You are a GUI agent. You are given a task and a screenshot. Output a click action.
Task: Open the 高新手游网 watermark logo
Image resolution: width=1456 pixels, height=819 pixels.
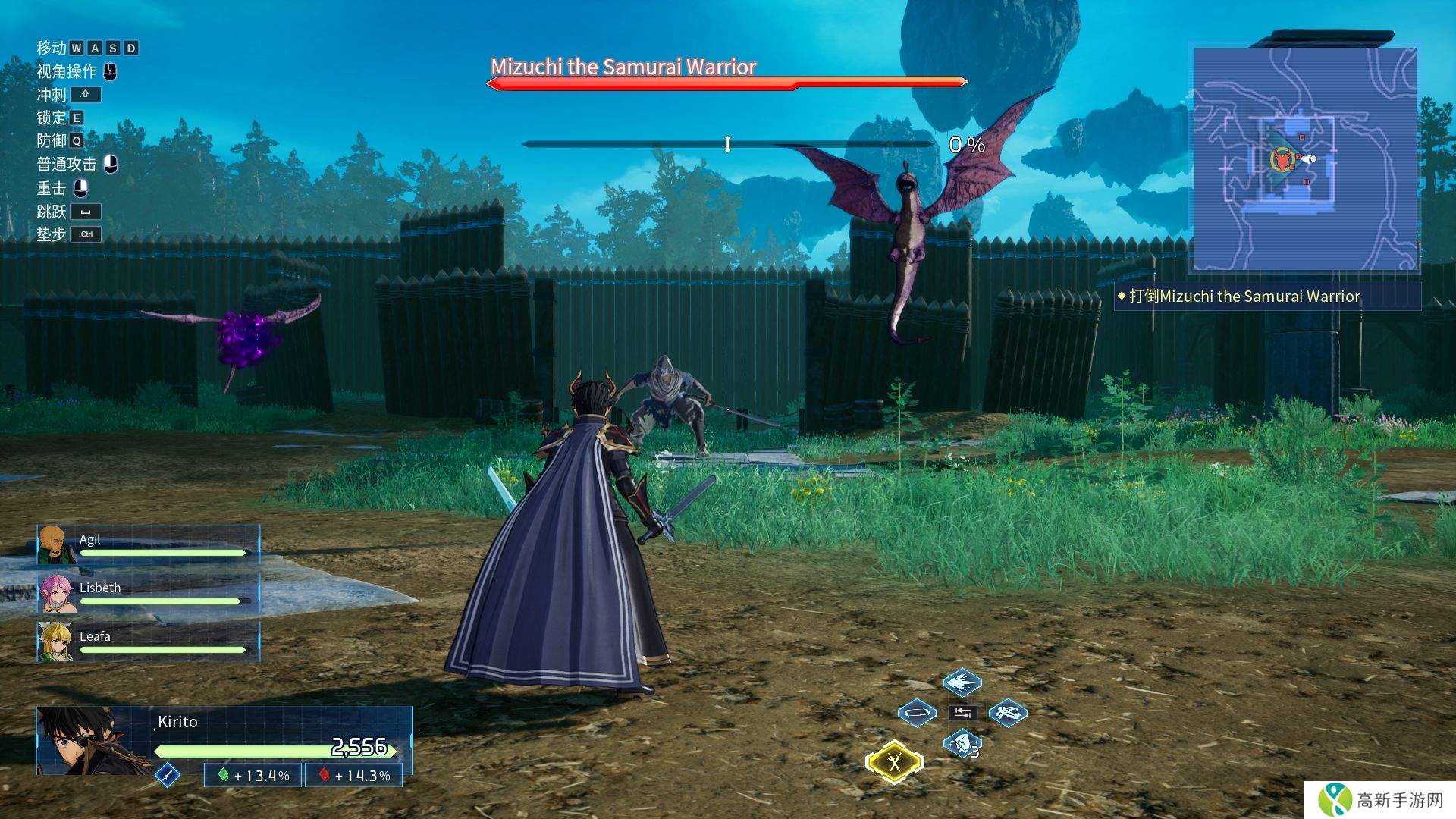[x=1382, y=800]
